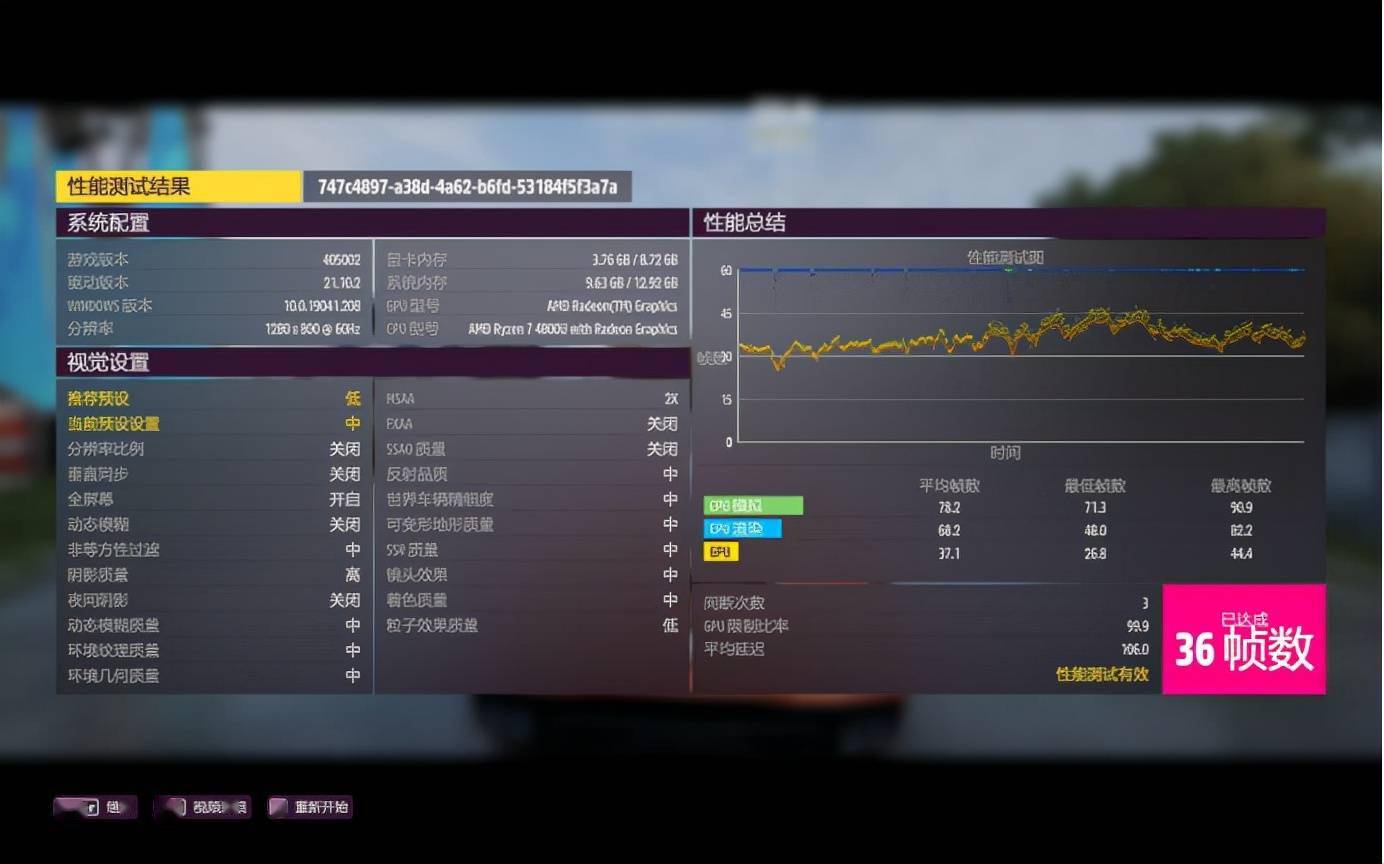Click the 重新开始 restart benchmark button

310,807
